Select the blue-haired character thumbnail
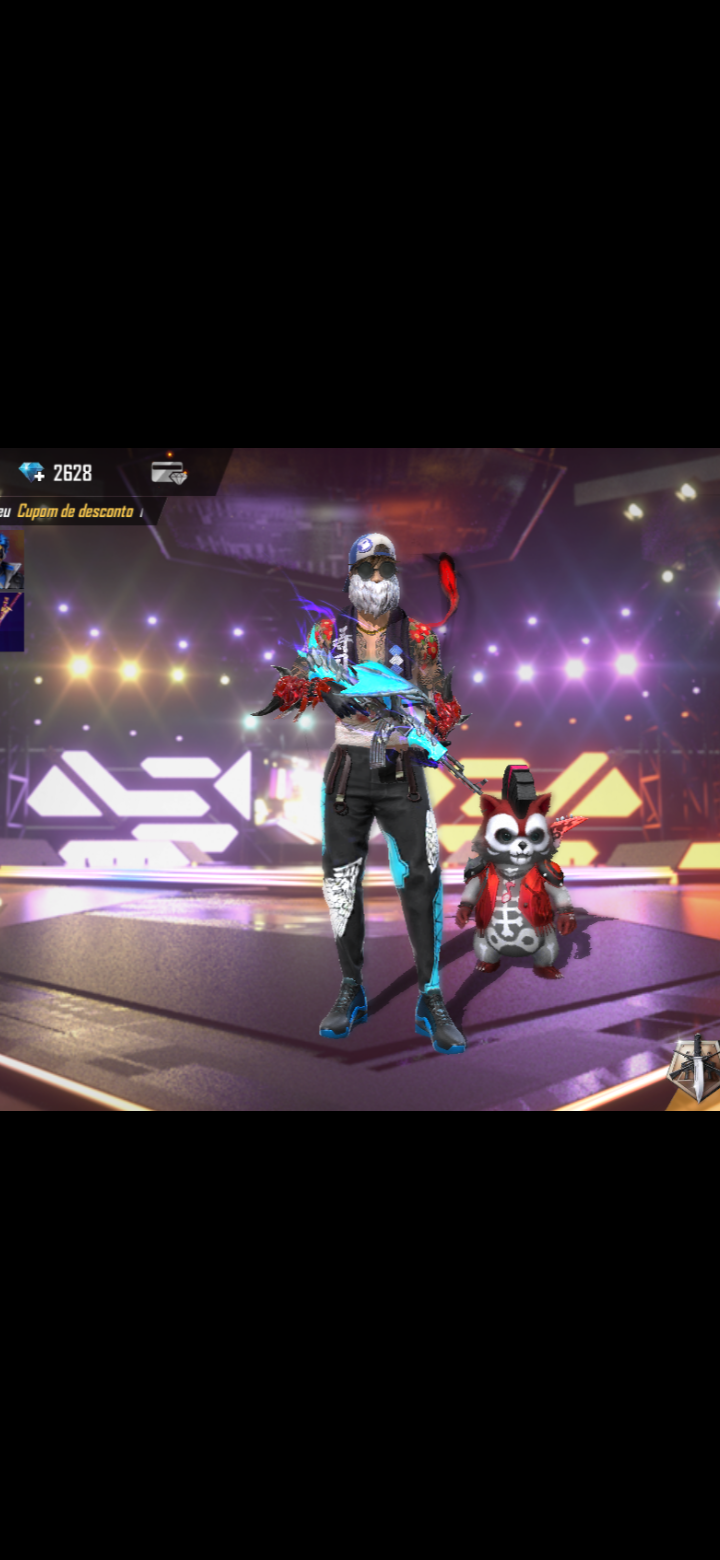The height and width of the screenshot is (1560, 720). [11, 559]
